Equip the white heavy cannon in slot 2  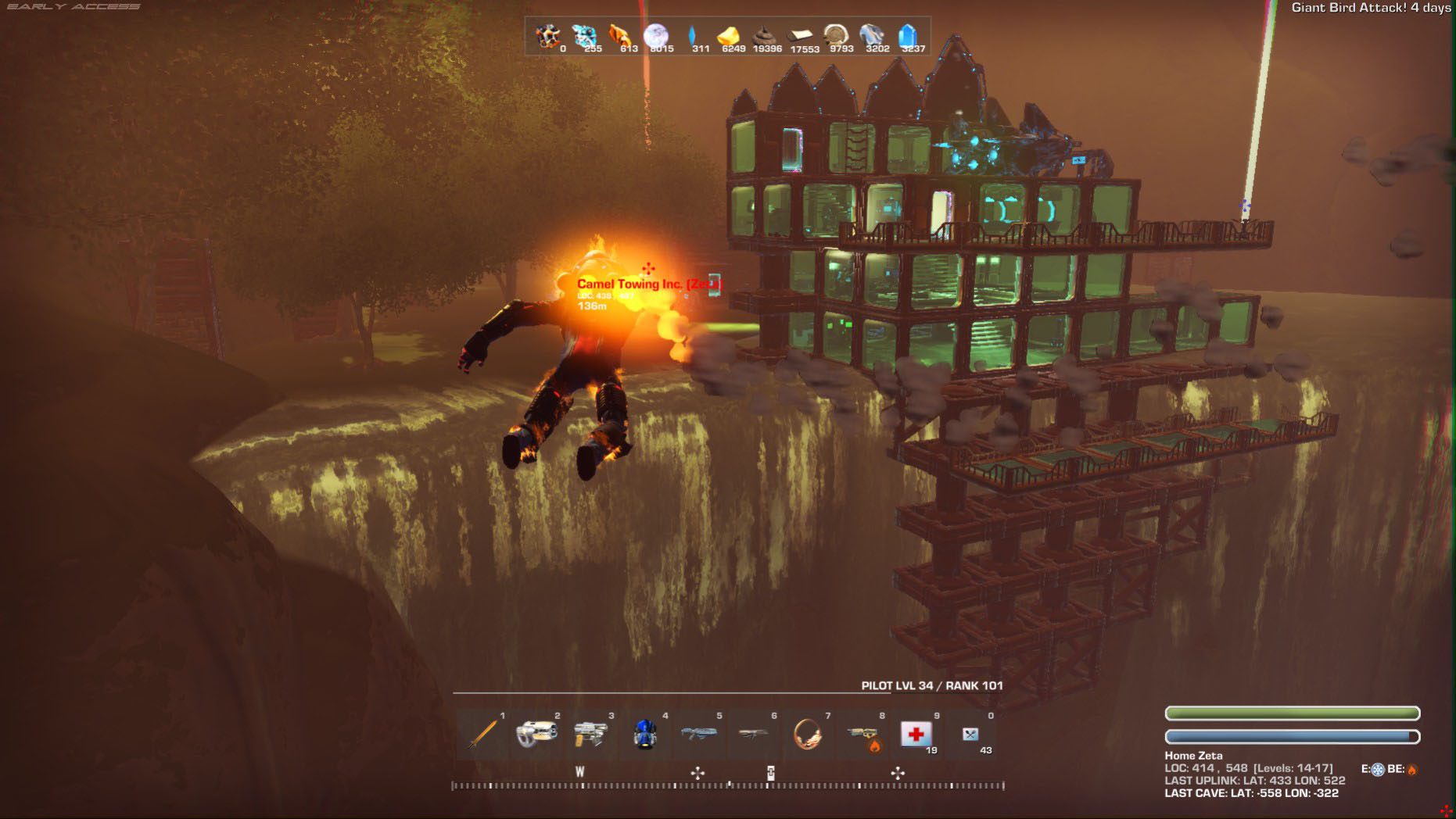(536, 734)
